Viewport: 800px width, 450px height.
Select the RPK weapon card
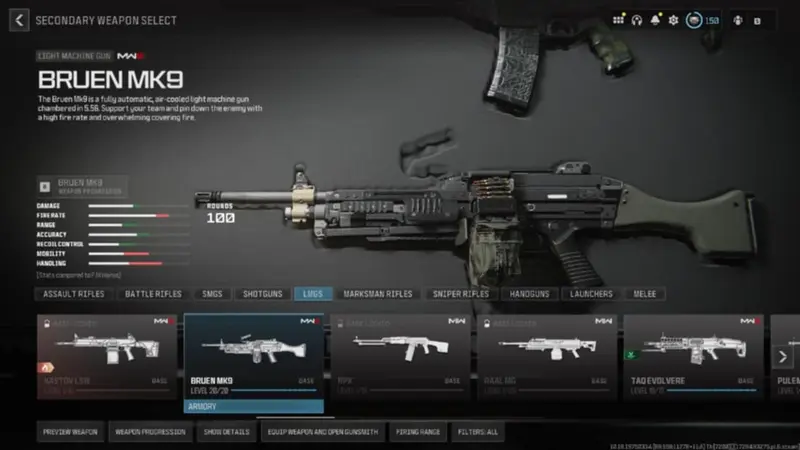click(400, 356)
